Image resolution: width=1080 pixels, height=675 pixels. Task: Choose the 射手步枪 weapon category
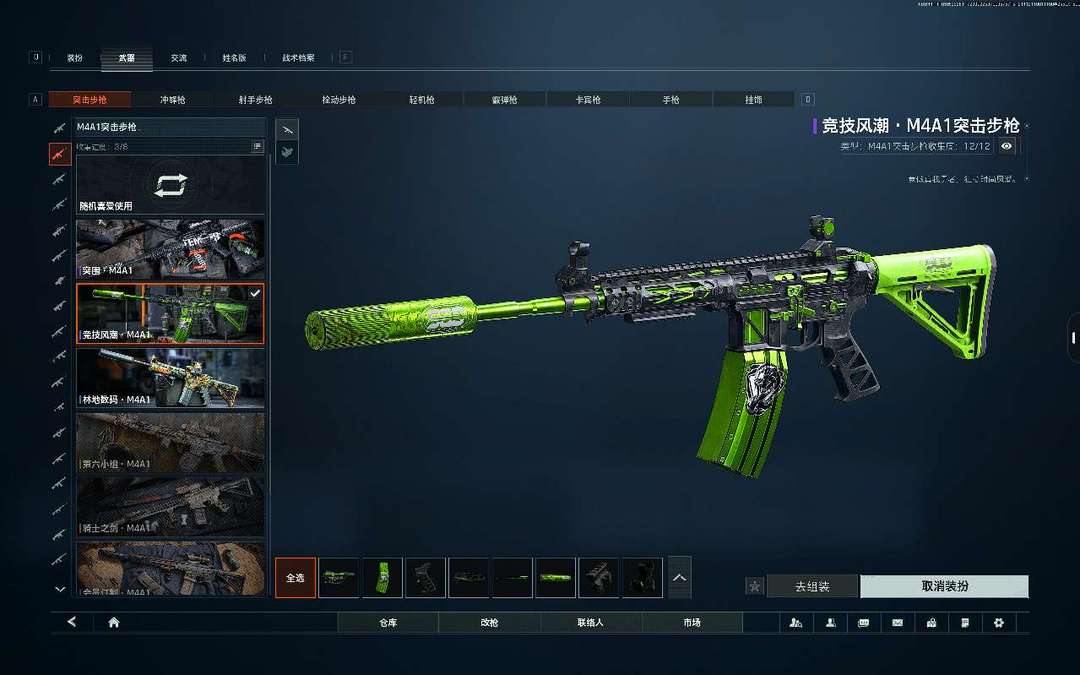(x=255, y=100)
